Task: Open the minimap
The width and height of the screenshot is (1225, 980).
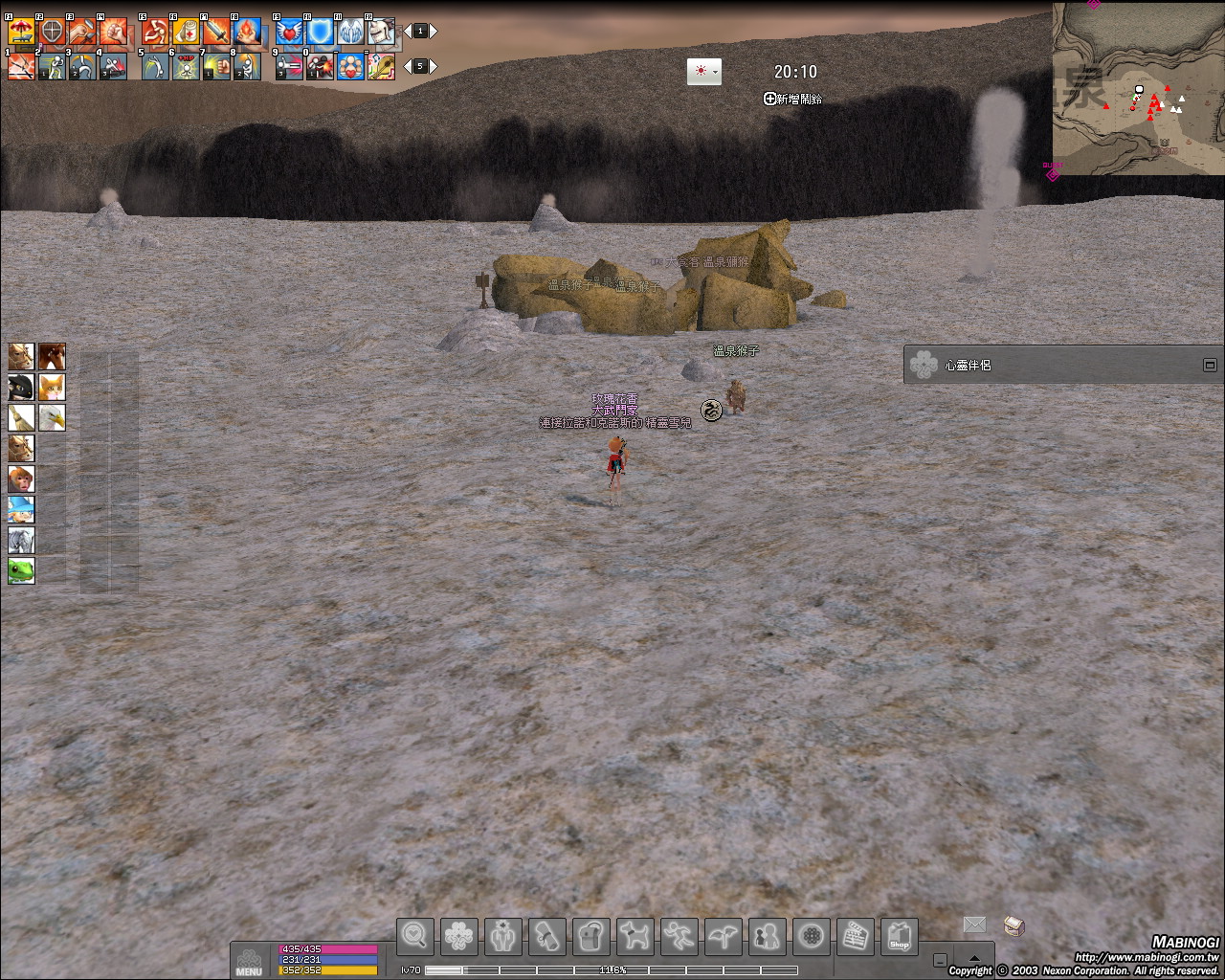Action: [x=1138, y=88]
